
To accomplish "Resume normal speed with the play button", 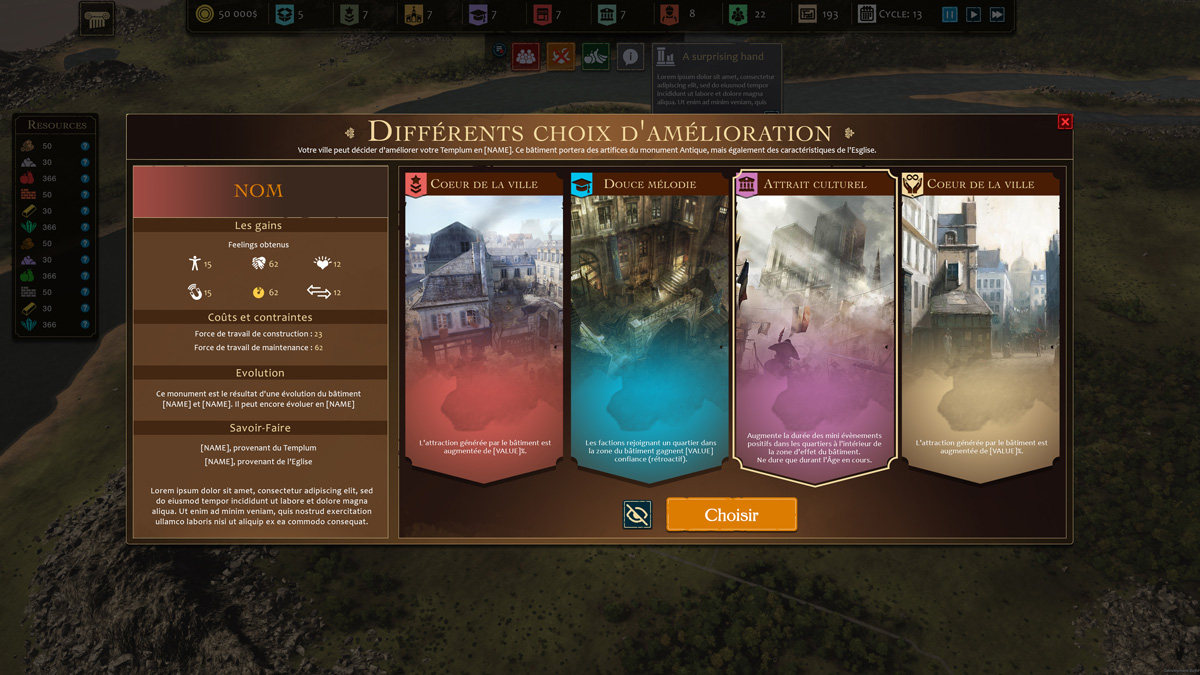I will point(973,15).
